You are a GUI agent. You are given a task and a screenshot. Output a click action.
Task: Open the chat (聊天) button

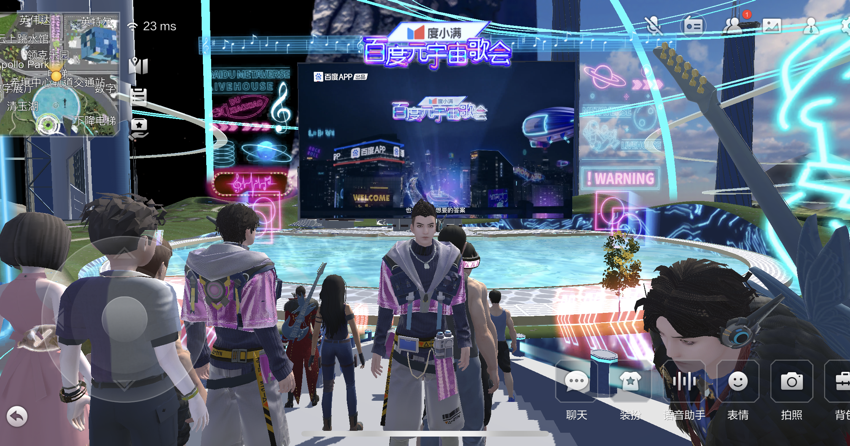coord(577,381)
